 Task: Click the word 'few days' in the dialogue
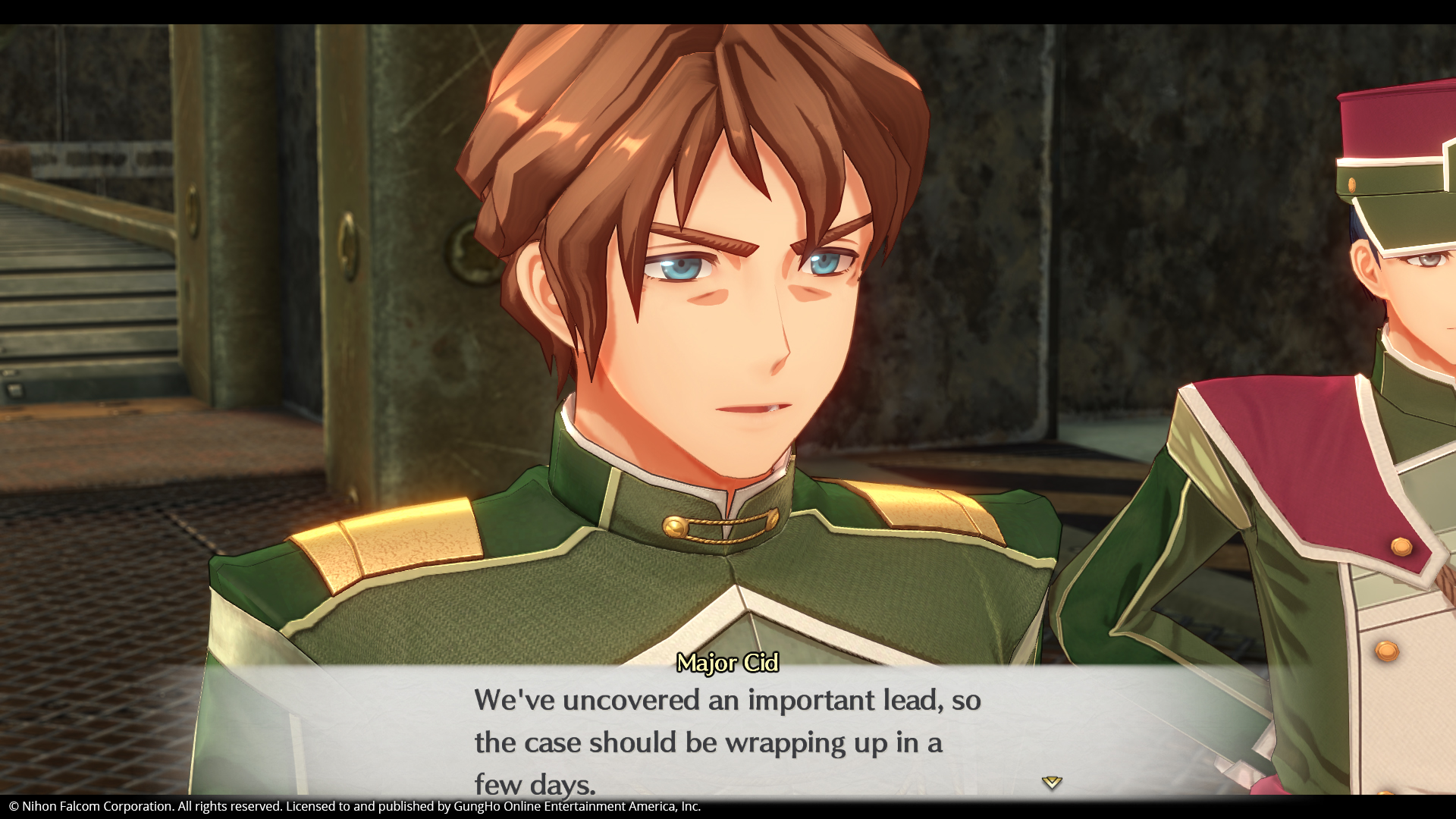pos(535,781)
